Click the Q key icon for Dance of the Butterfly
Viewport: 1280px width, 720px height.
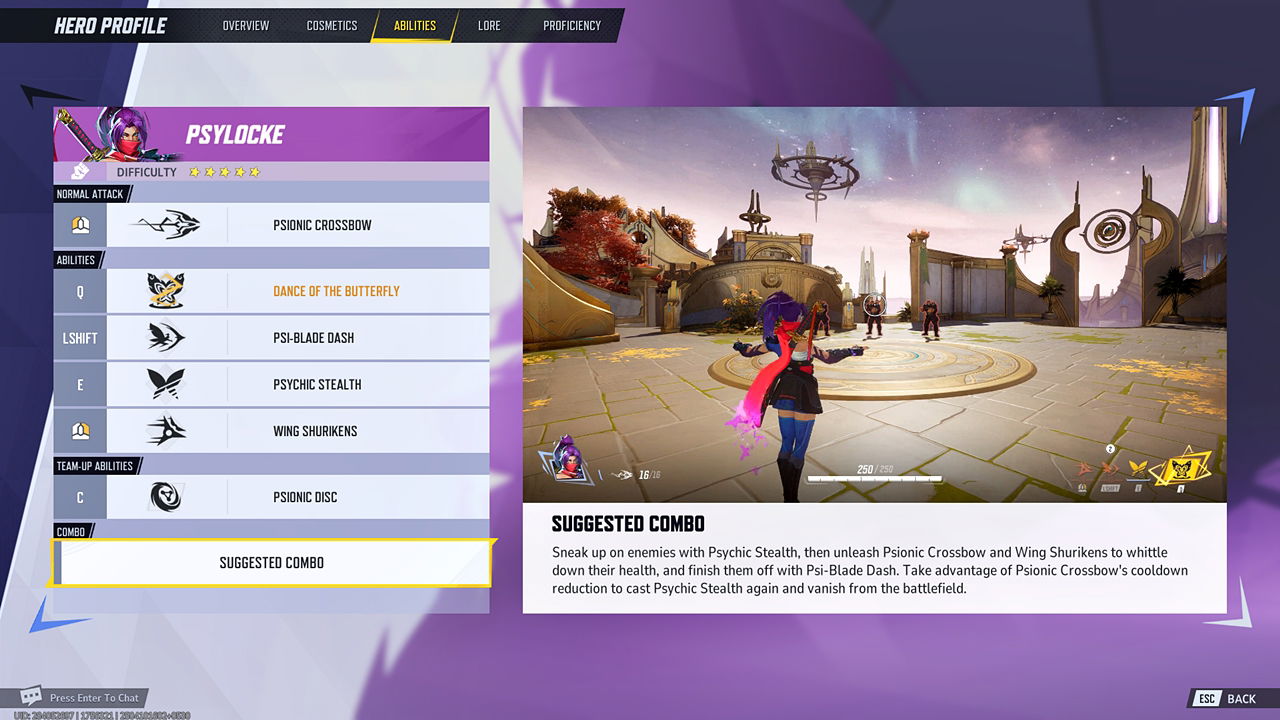[x=80, y=291]
